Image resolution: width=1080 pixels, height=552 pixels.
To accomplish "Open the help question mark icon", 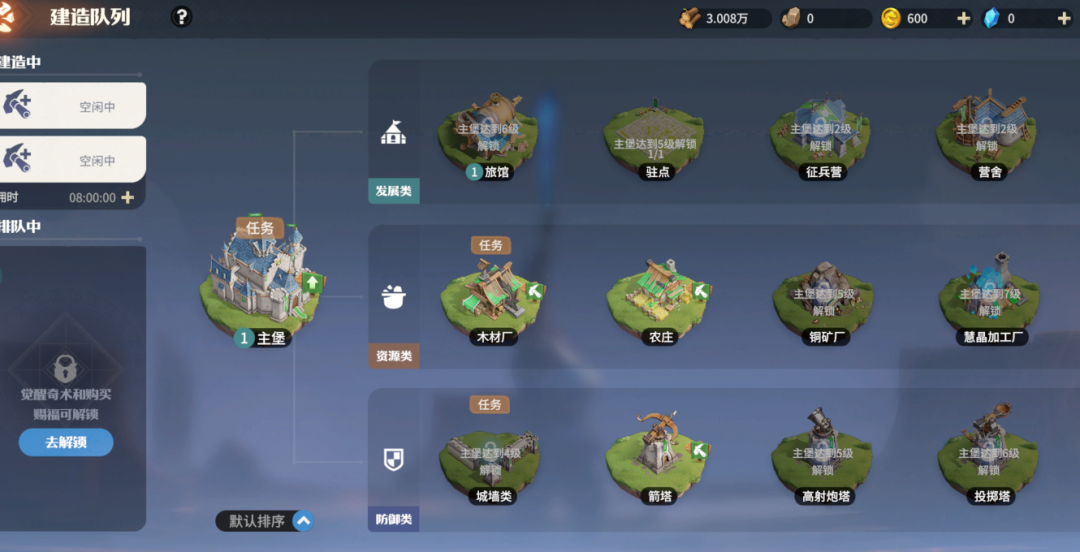I will click(181, 17).
